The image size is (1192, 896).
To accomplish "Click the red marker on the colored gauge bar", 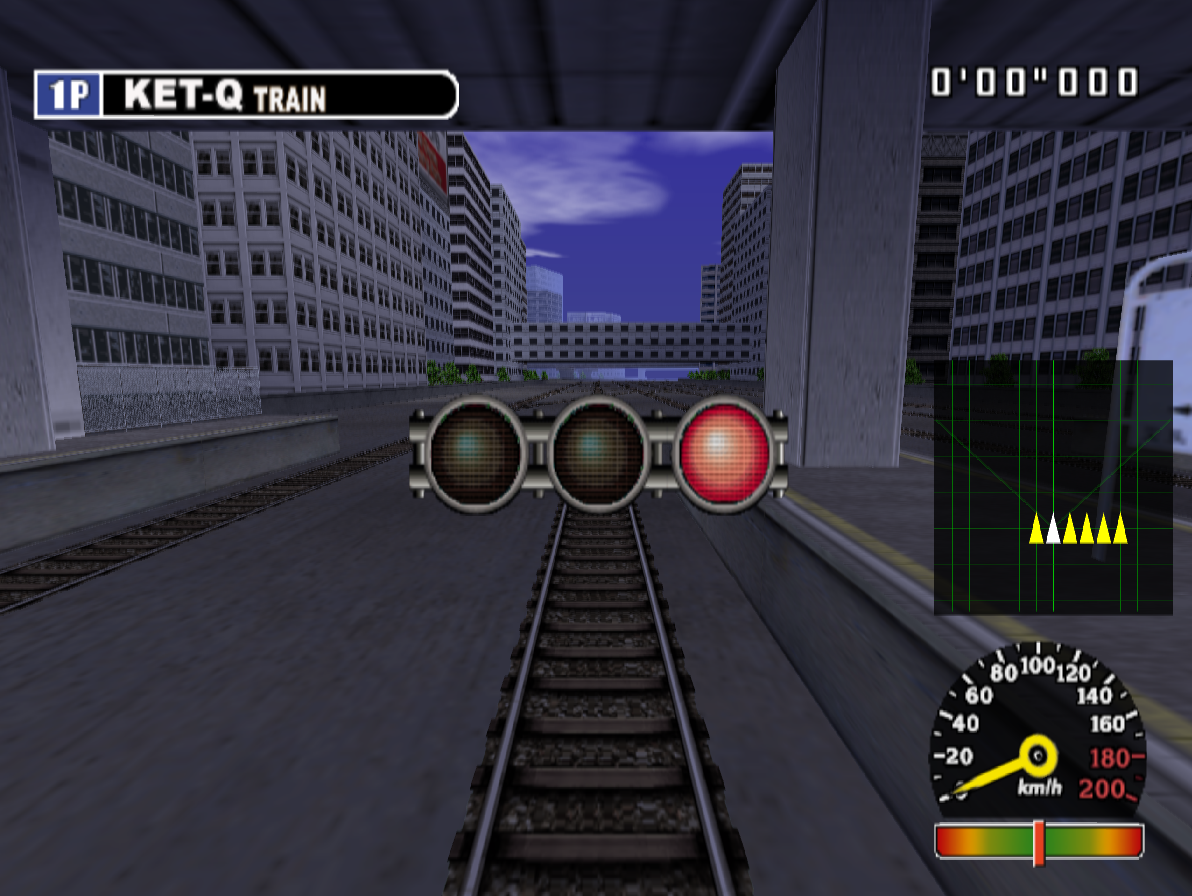I will (x=1039, y=842).
